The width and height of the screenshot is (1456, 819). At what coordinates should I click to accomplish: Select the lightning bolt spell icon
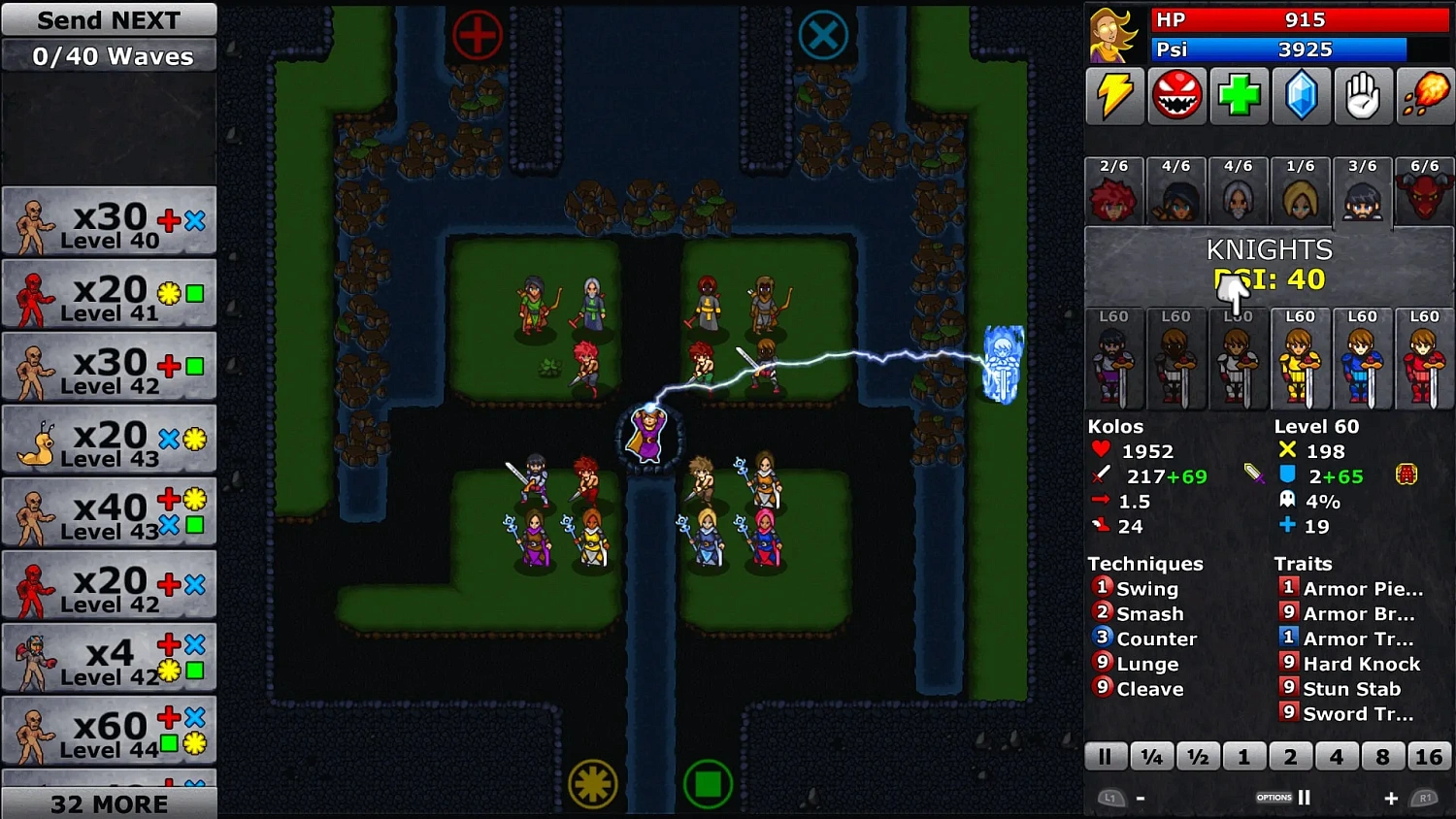coord(1114,96)
